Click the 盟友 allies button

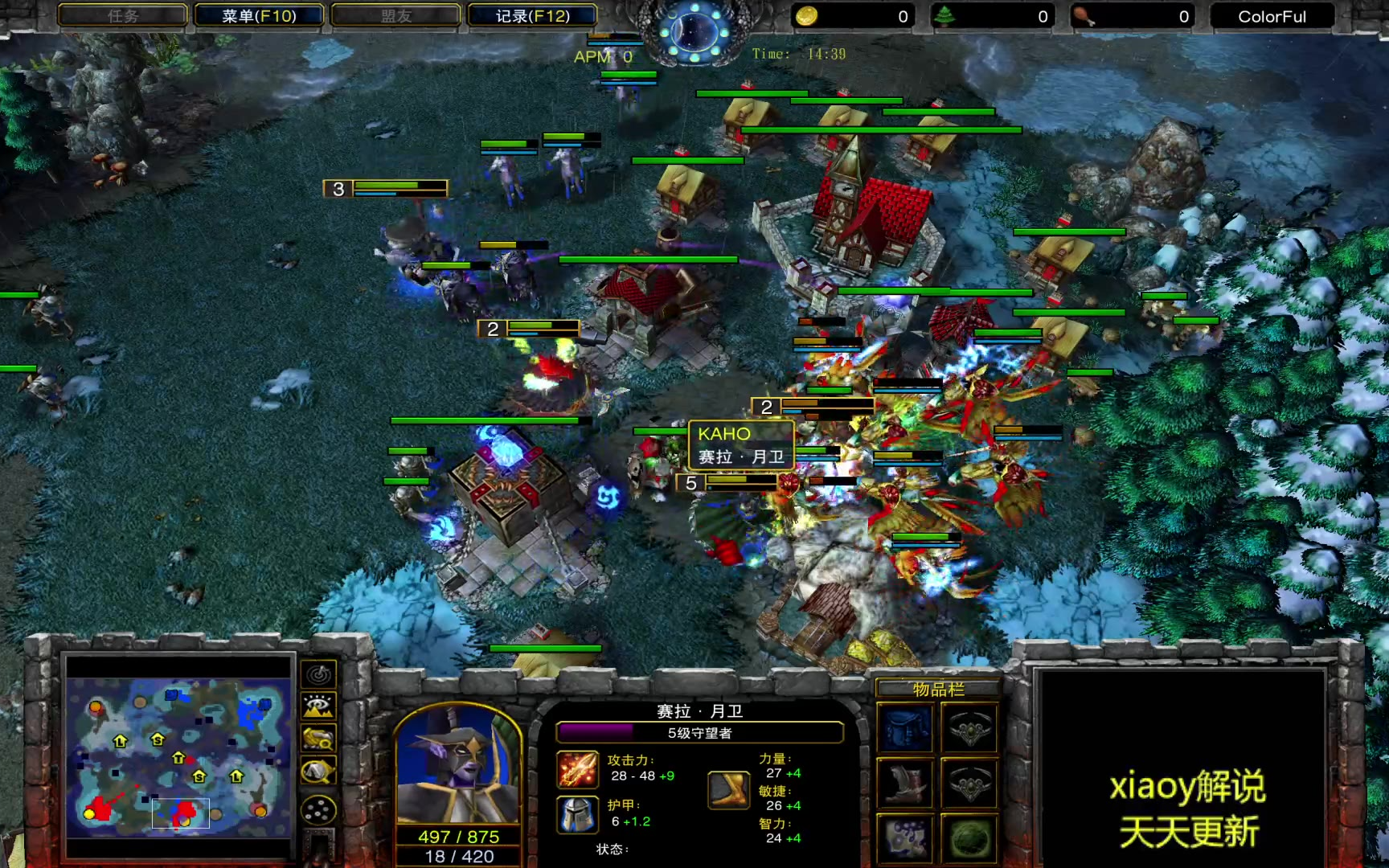coord(395,16)
